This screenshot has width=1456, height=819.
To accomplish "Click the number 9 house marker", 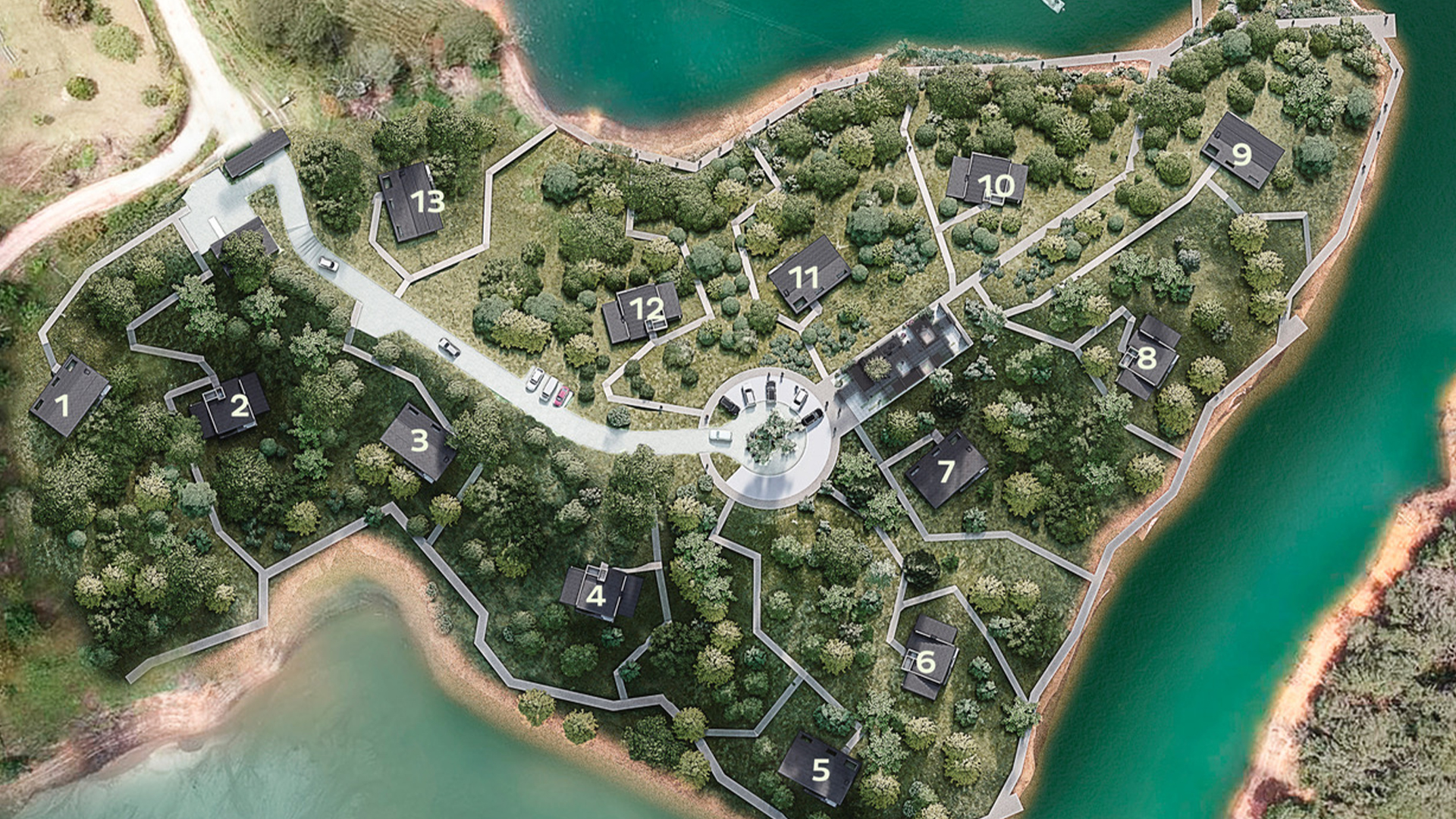I will (1241, 154).
